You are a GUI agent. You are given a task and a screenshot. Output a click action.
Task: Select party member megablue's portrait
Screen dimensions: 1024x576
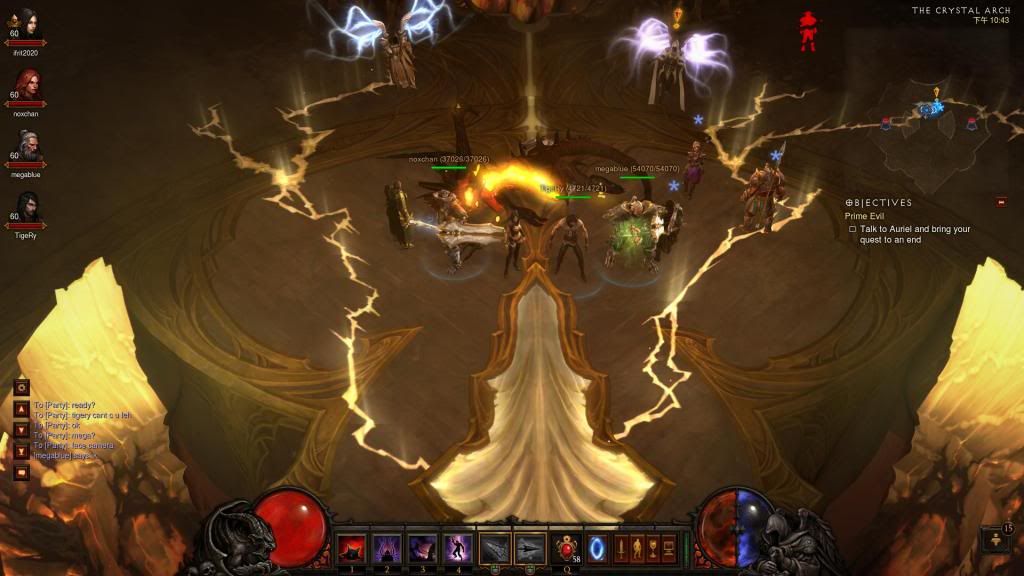click(28, 148)
